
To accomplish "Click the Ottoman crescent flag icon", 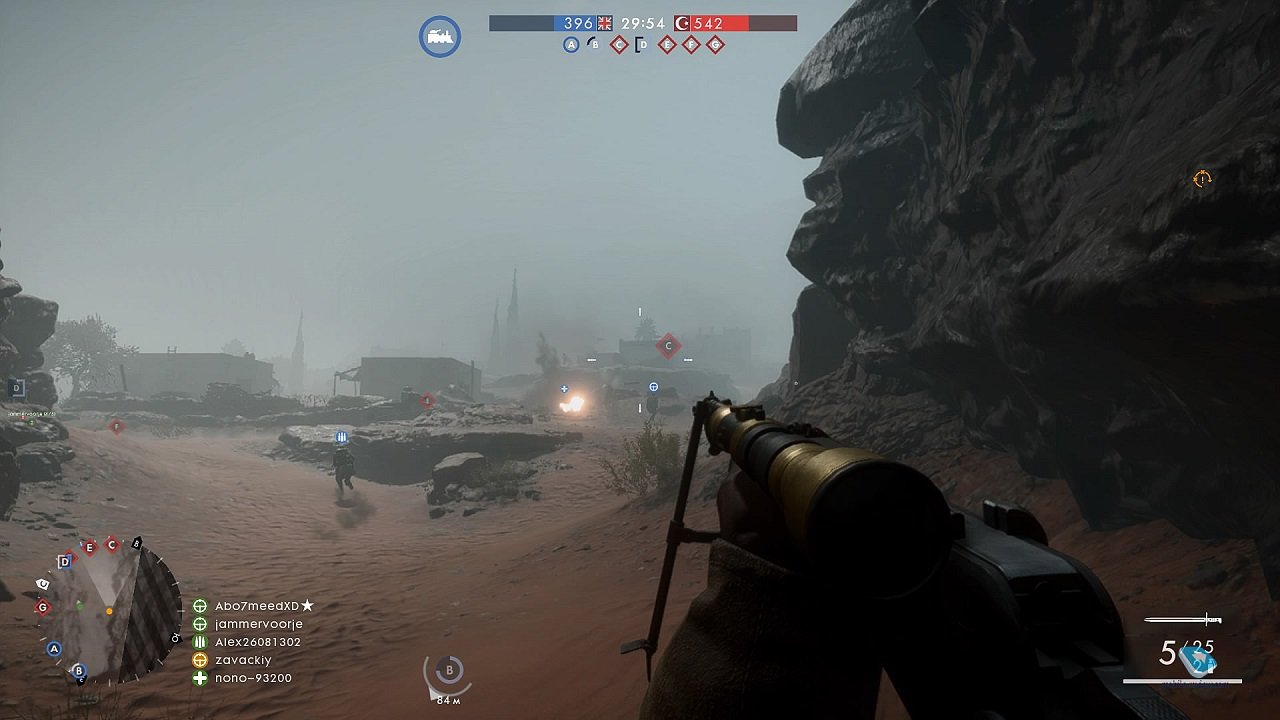I will (x=681, y=25).
